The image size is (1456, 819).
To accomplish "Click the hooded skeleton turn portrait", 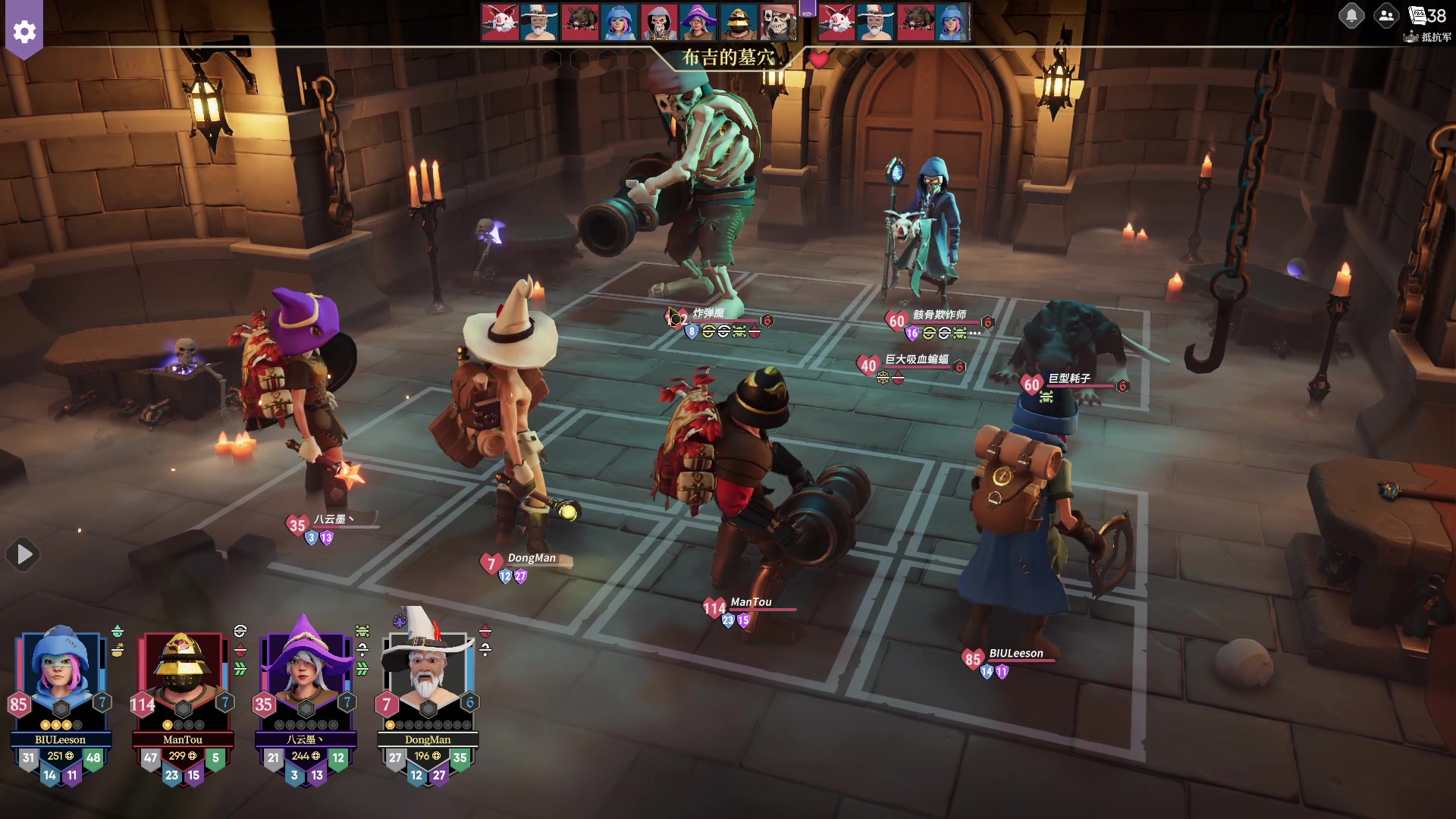I will pos(657,21).
